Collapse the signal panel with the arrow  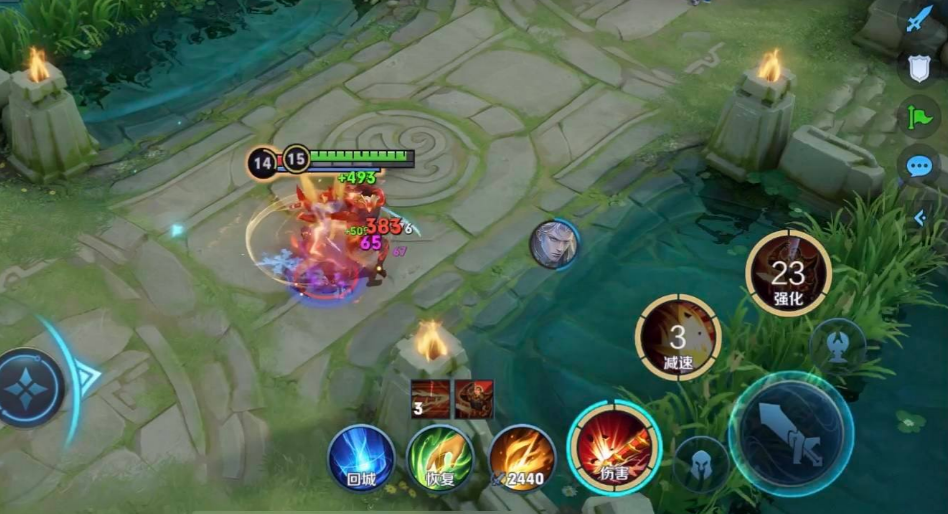pyautogui.click(x=920, y=217)
